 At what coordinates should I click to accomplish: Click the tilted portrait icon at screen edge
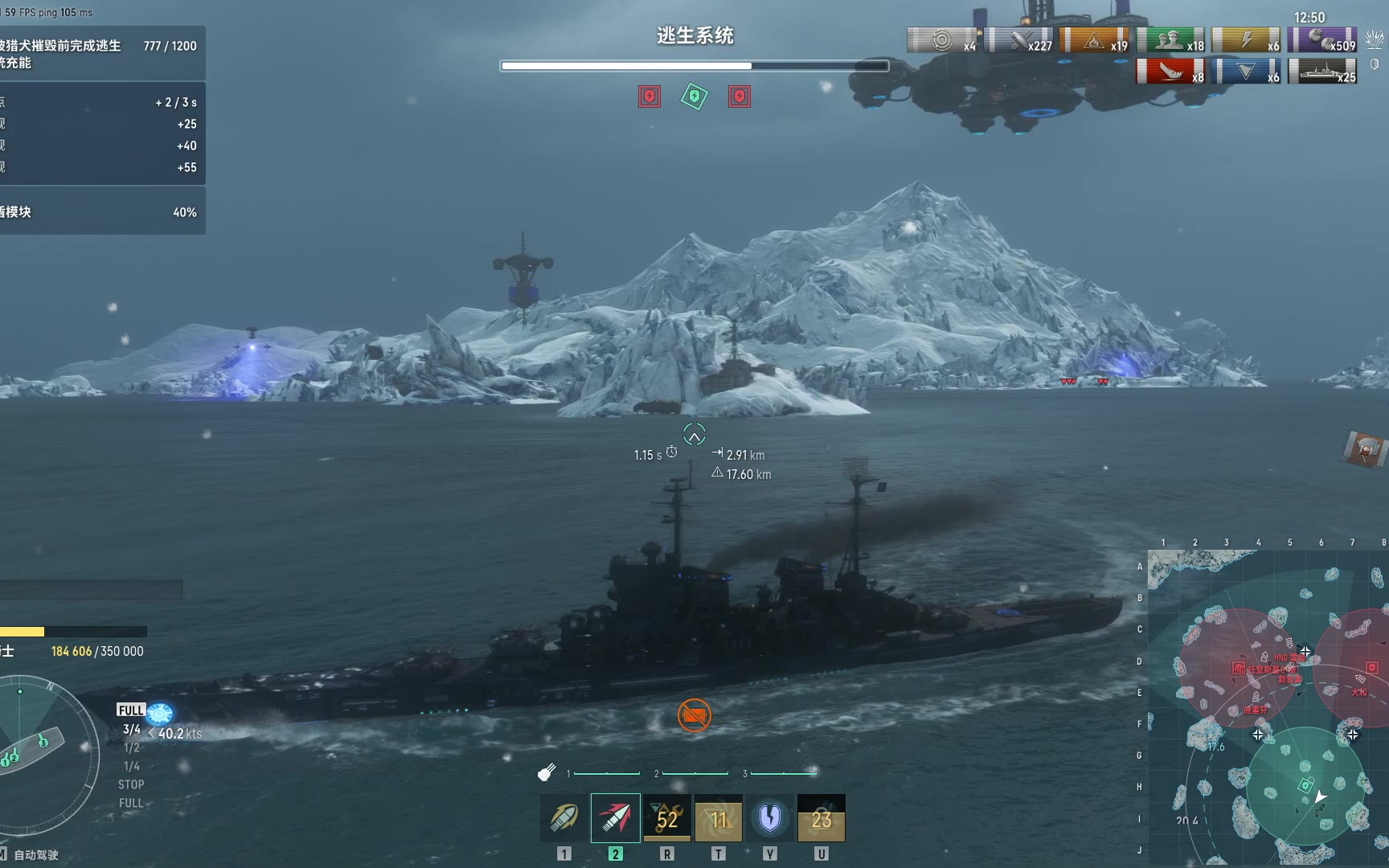(1366, 448)
